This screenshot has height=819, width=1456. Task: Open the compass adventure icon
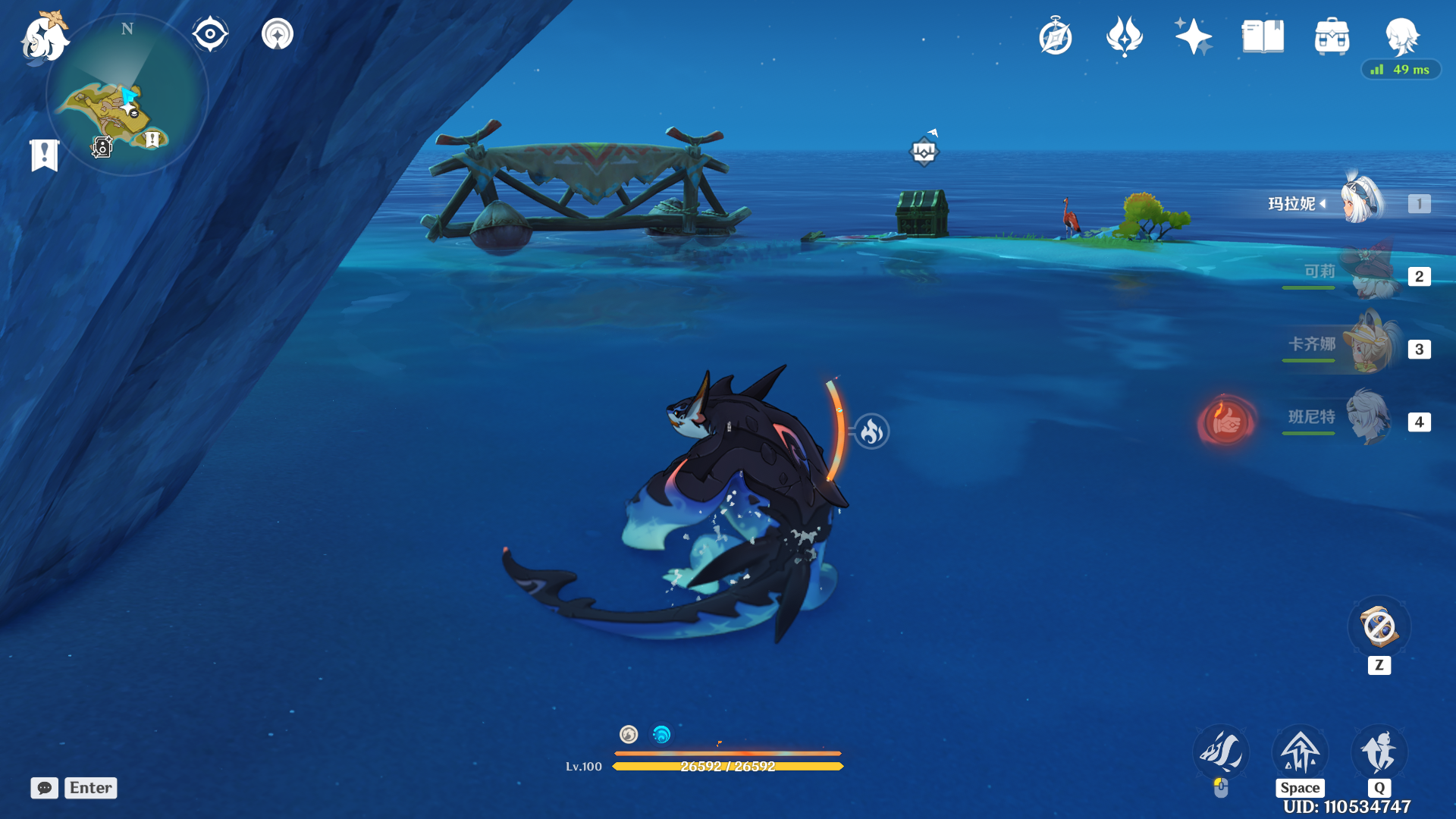point(1056,36)
